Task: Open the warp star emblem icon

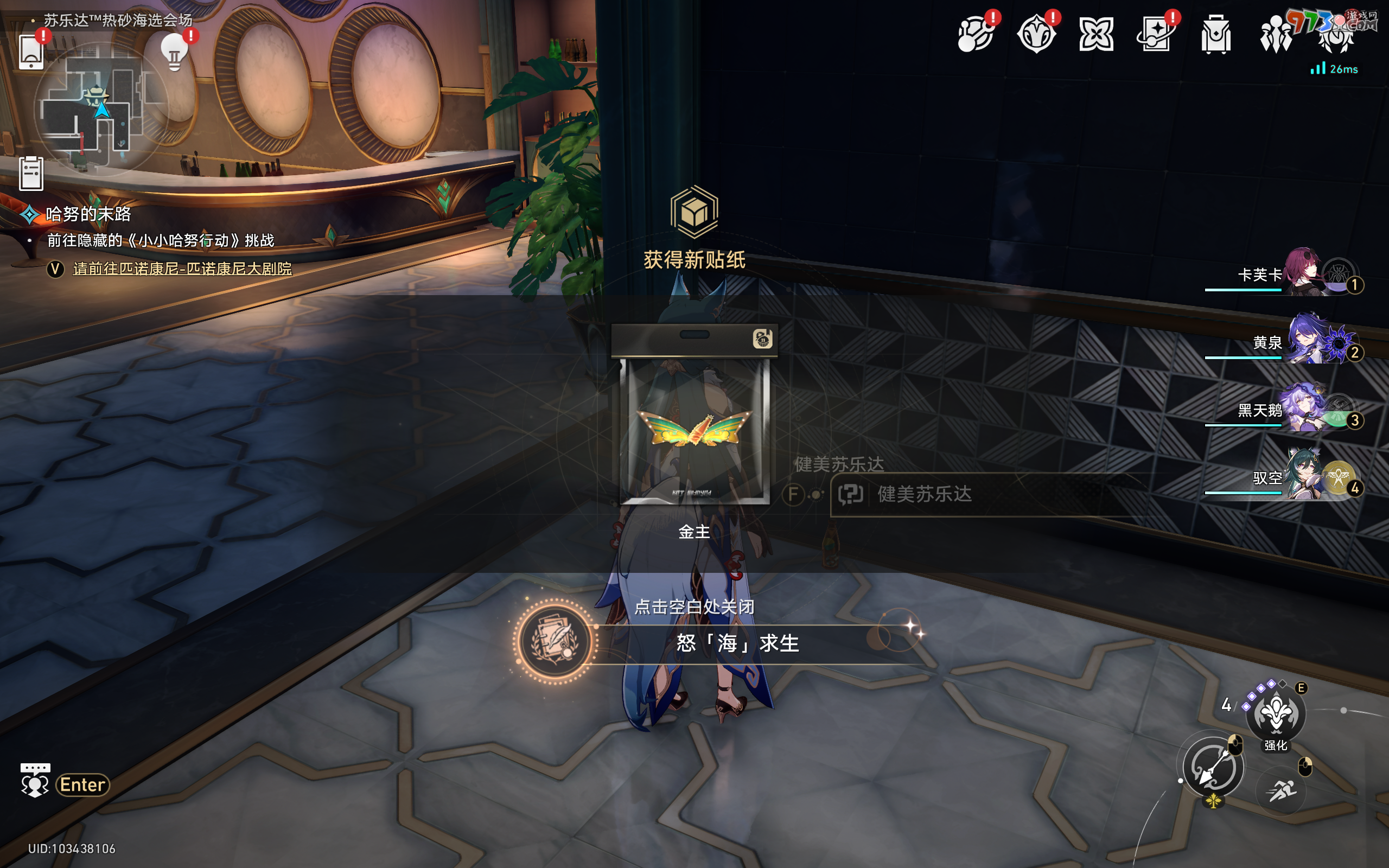Action: point(1035,34)
